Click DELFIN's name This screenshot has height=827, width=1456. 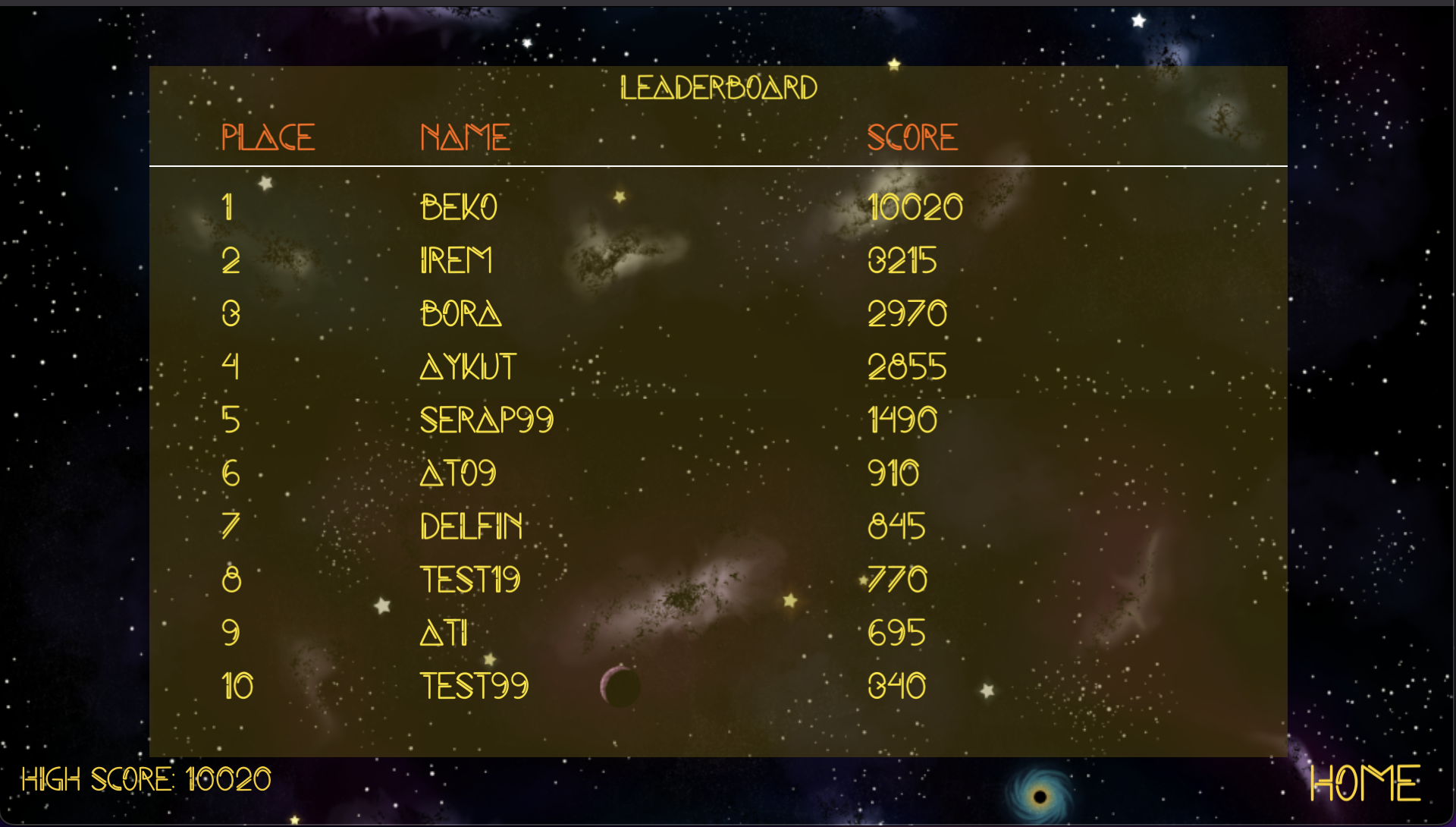[472, 526]
